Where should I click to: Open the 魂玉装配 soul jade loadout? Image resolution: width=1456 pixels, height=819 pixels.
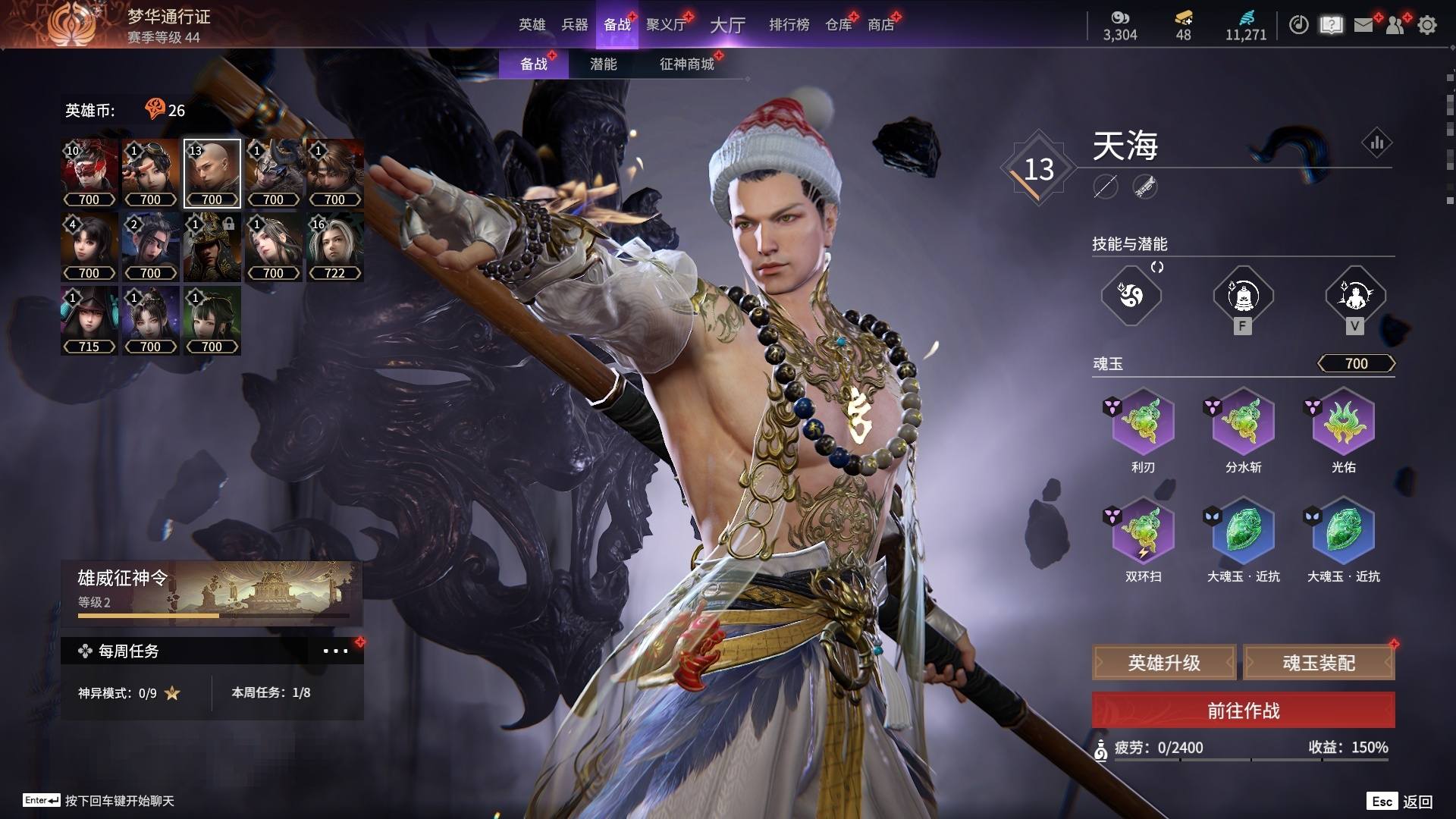point(1319,663)
